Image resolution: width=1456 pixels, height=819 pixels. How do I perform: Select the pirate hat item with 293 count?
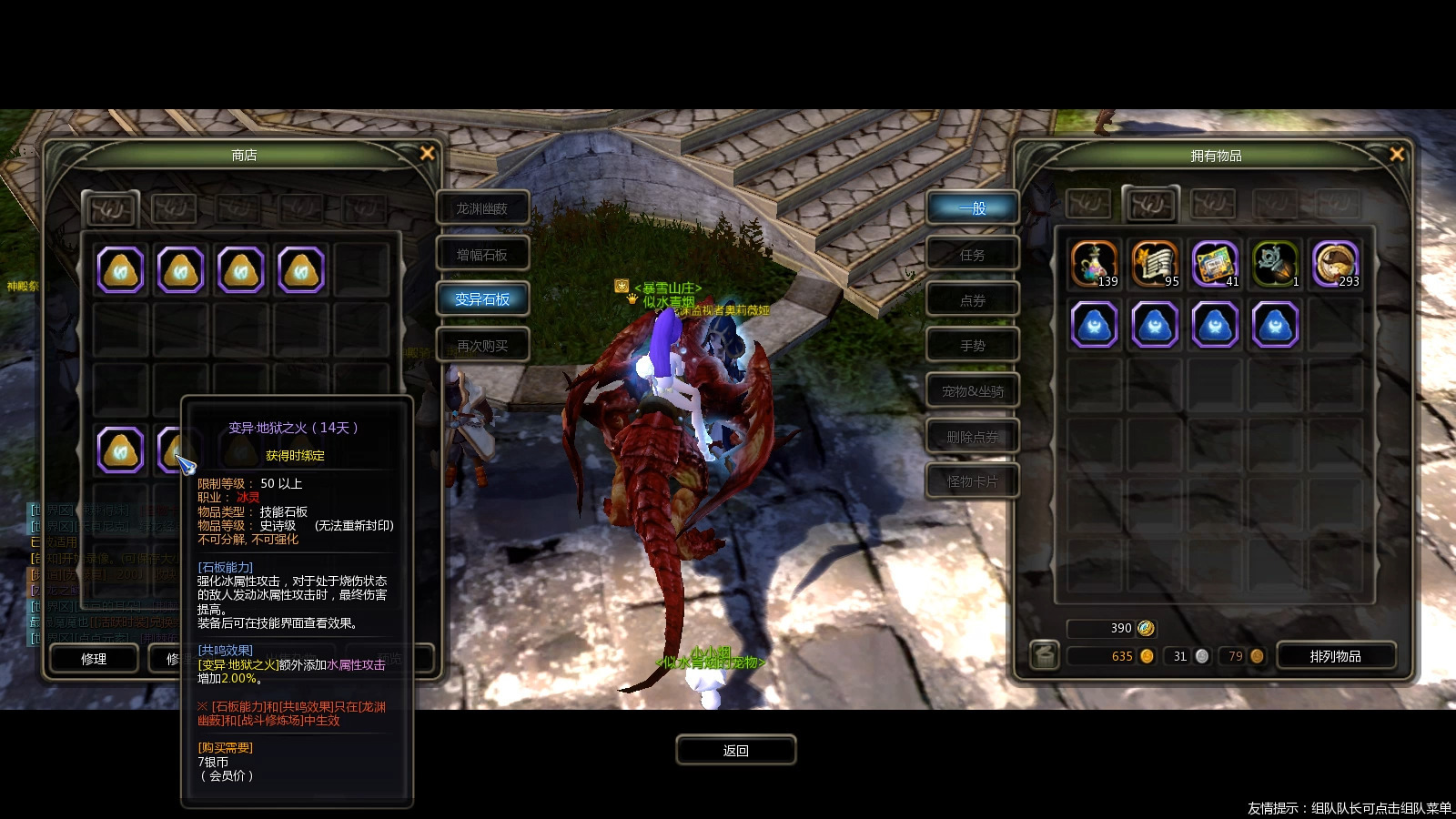1335,265
